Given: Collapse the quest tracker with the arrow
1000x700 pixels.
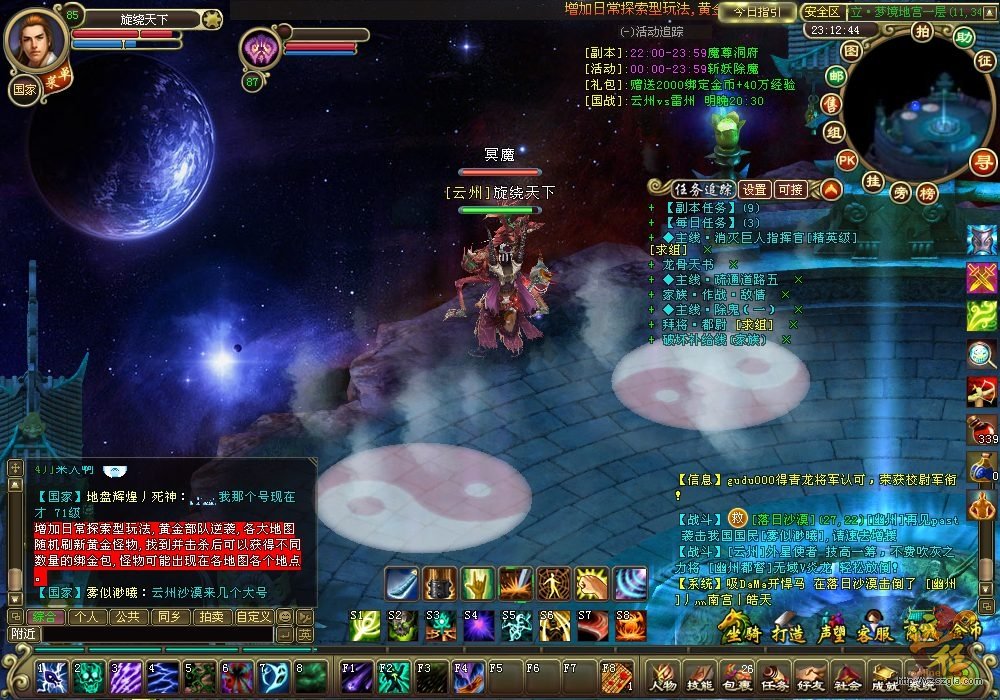Looking at the screenshot, I should click(831, 189).
